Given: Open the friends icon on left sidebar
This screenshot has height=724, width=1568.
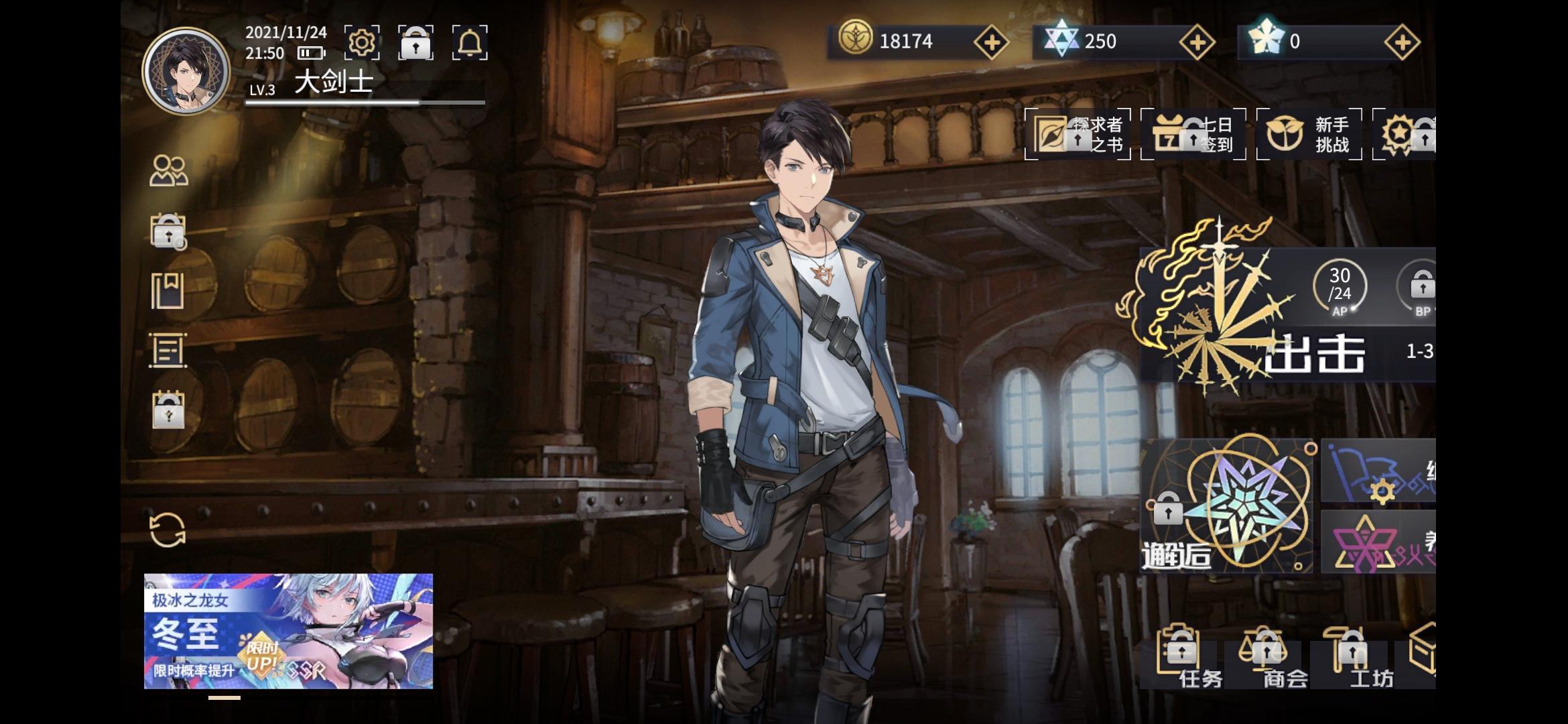Looking at the screenshot, I should point(170,170).
